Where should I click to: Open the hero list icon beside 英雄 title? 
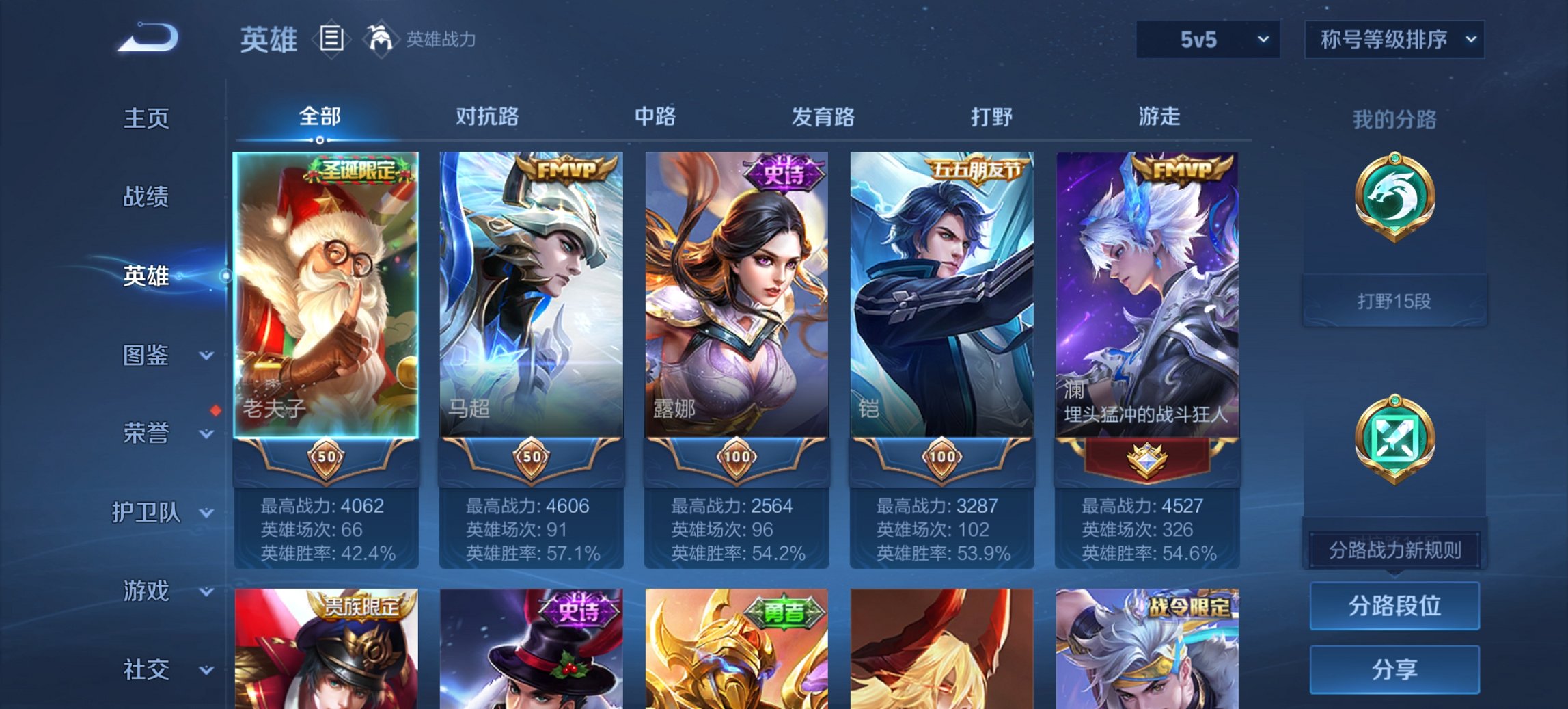coord(331,40)
